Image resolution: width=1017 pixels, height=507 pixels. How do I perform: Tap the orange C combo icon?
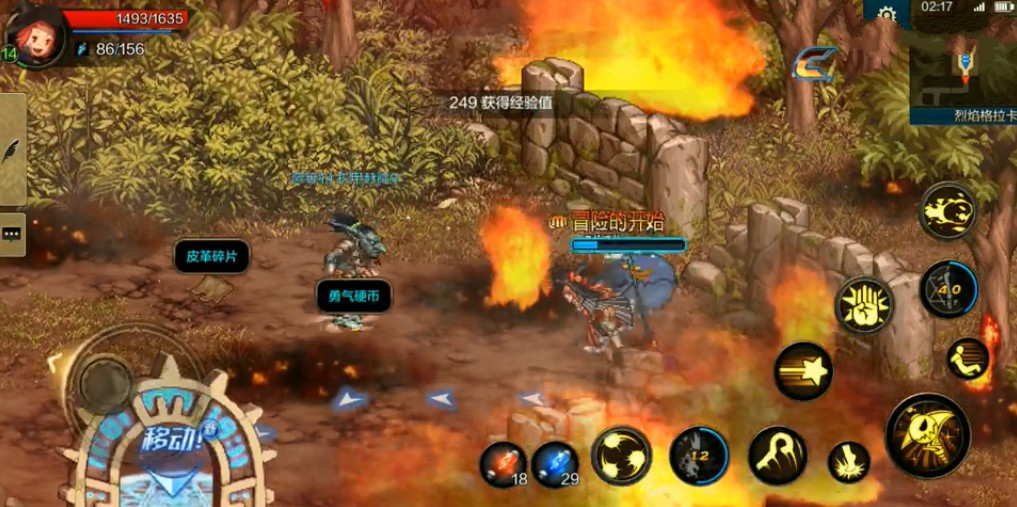(x=814, y=65)
